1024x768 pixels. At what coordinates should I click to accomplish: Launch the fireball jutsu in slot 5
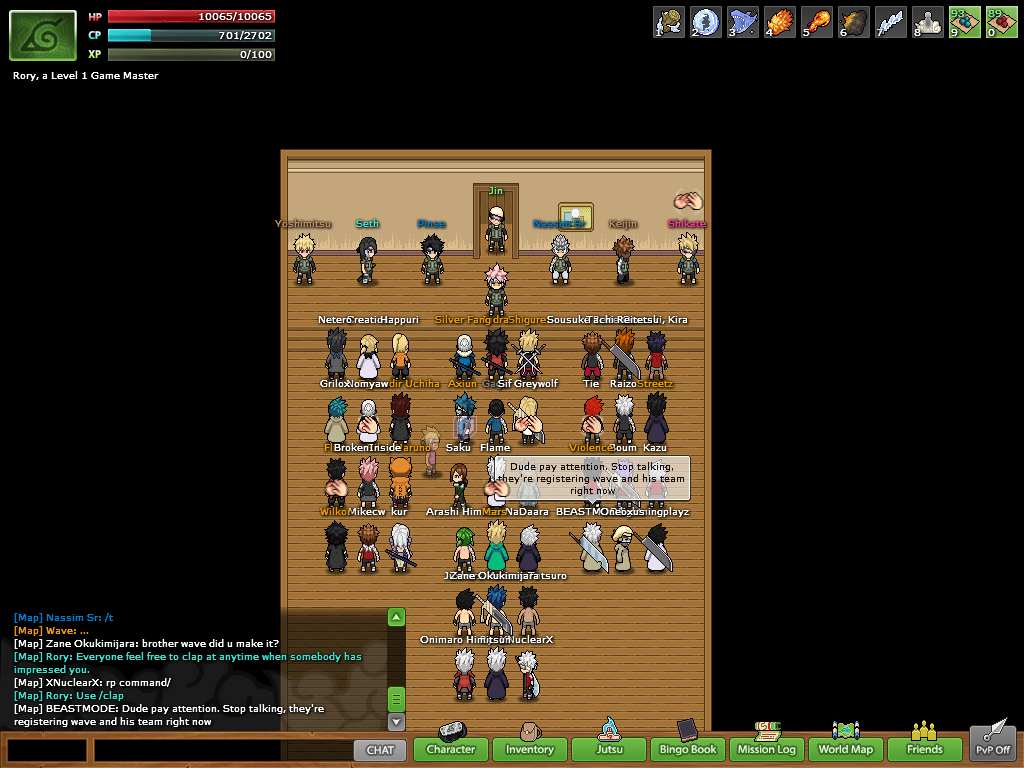coord(817,22)
